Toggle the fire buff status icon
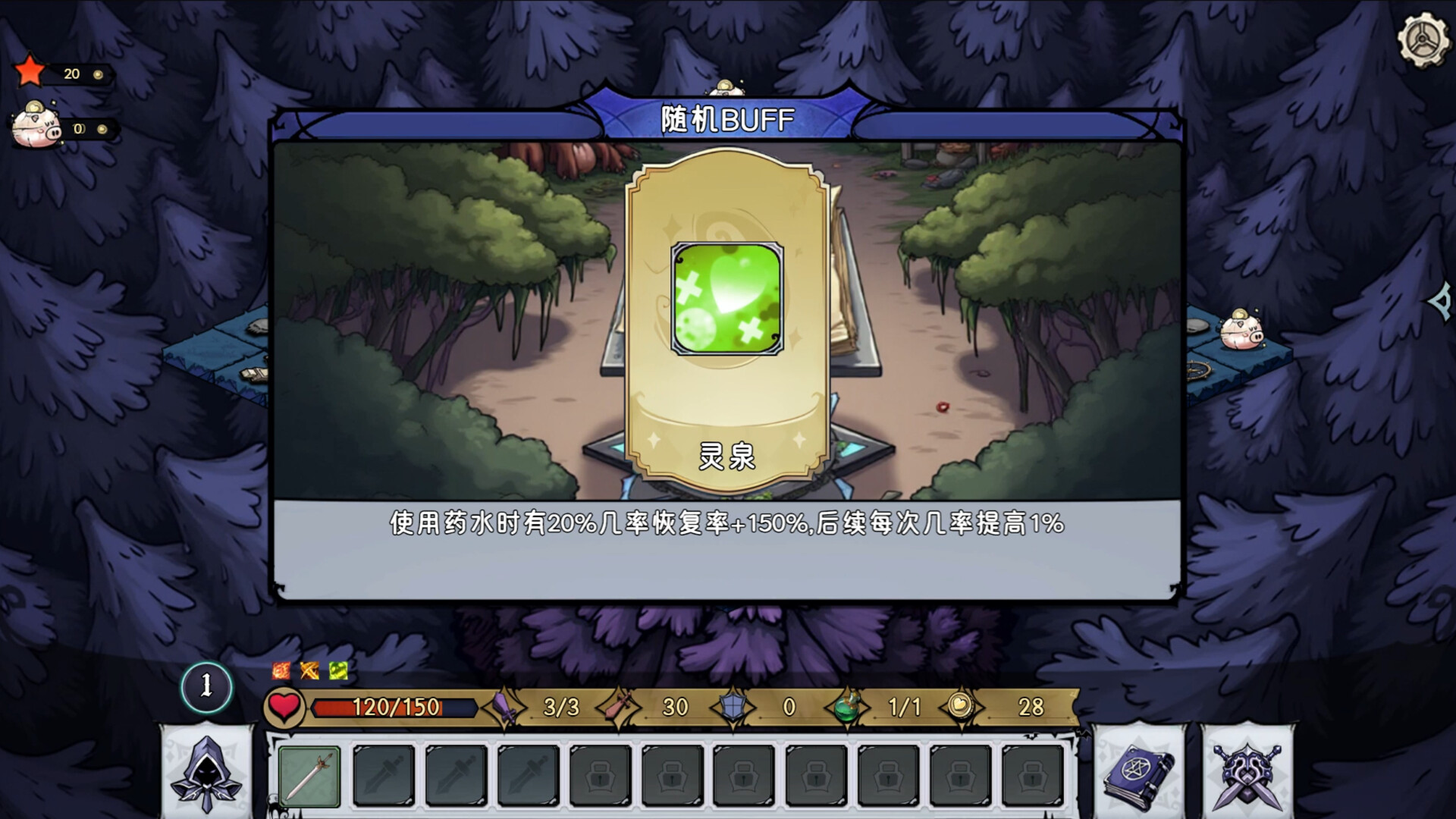This screenshot has width=1456, height=819. click(280, 670)
